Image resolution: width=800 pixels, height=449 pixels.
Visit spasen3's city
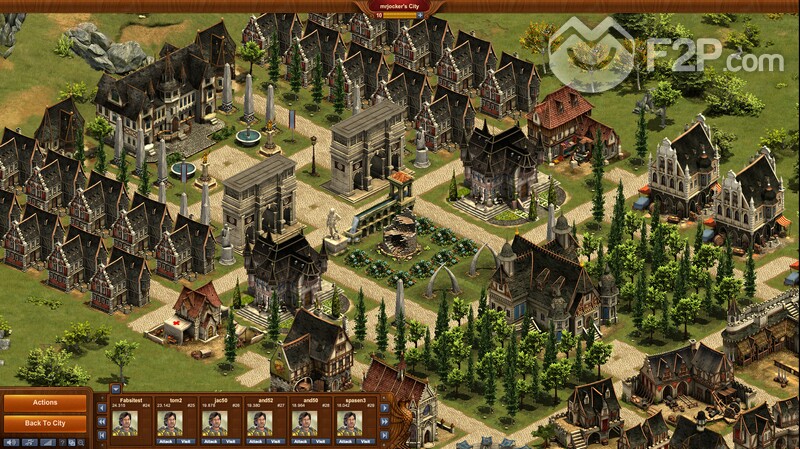[364, 441]
